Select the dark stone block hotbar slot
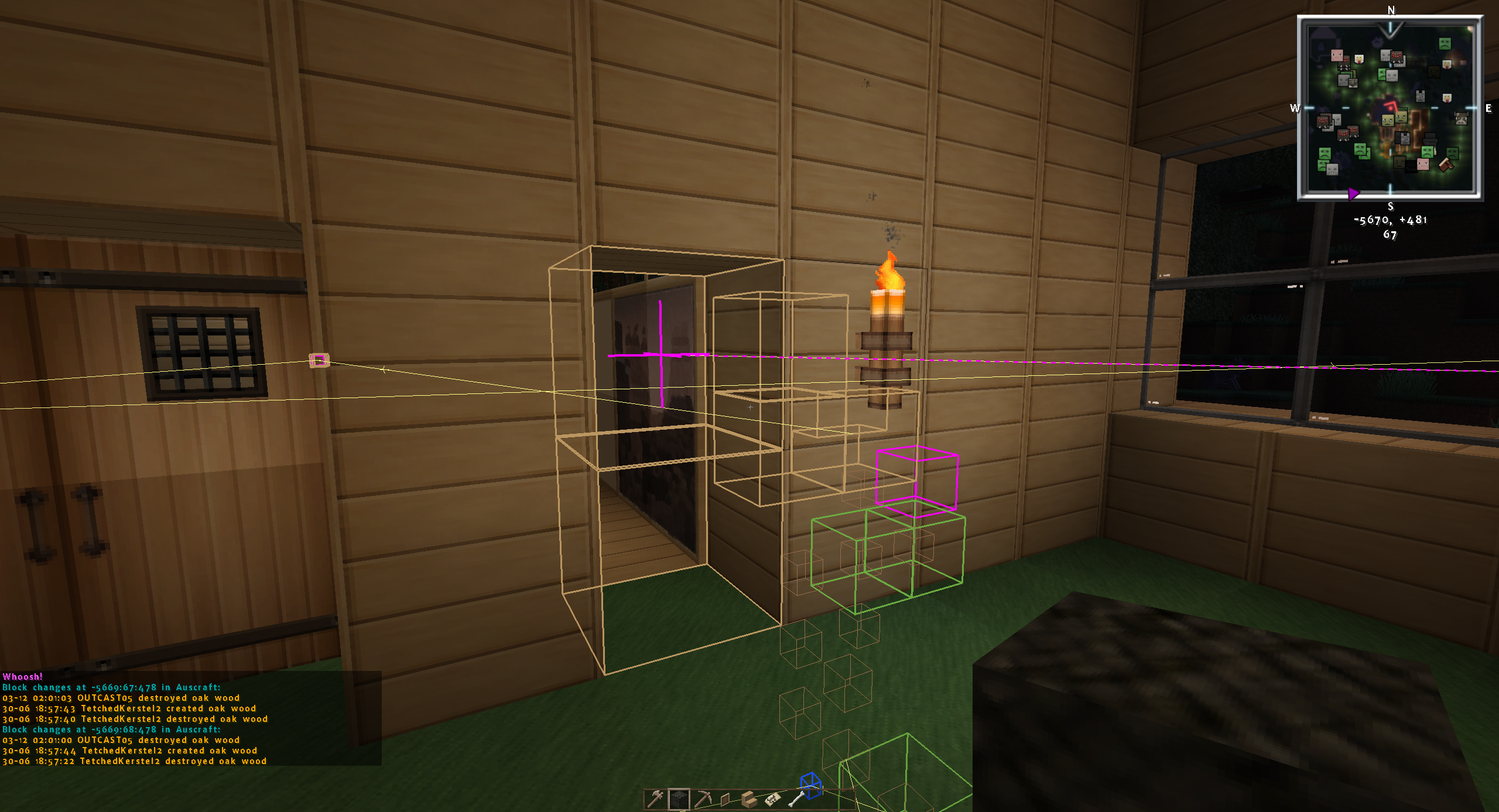This screenshot has width=1499, height=812. [679, 799]
